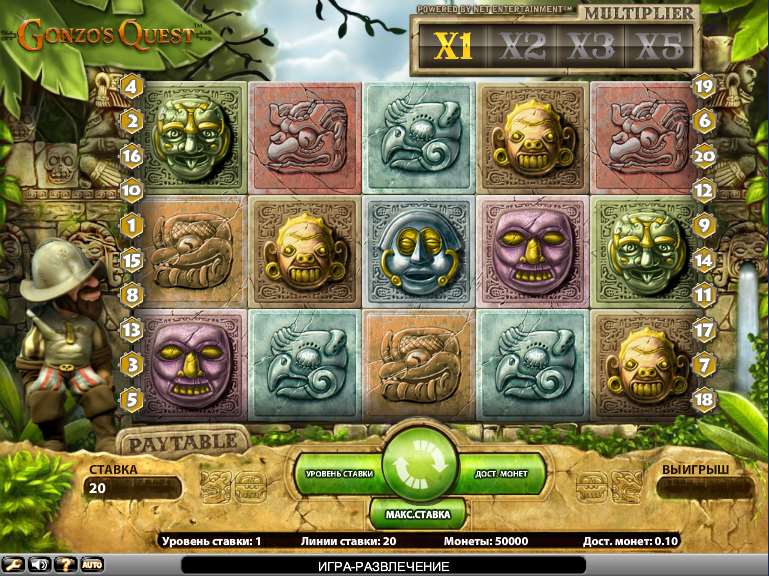Select bet line number 5
The image size is (769, 576).
(x=131, y=398)
